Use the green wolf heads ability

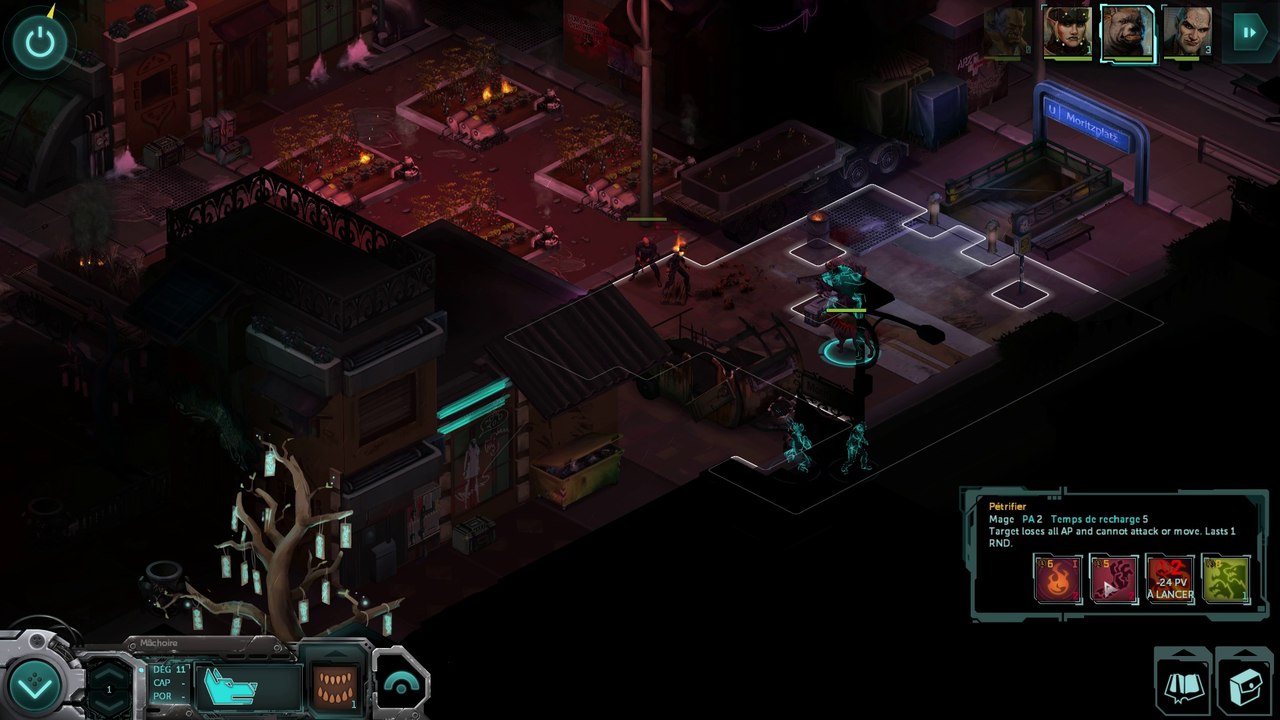(1226, 579)
